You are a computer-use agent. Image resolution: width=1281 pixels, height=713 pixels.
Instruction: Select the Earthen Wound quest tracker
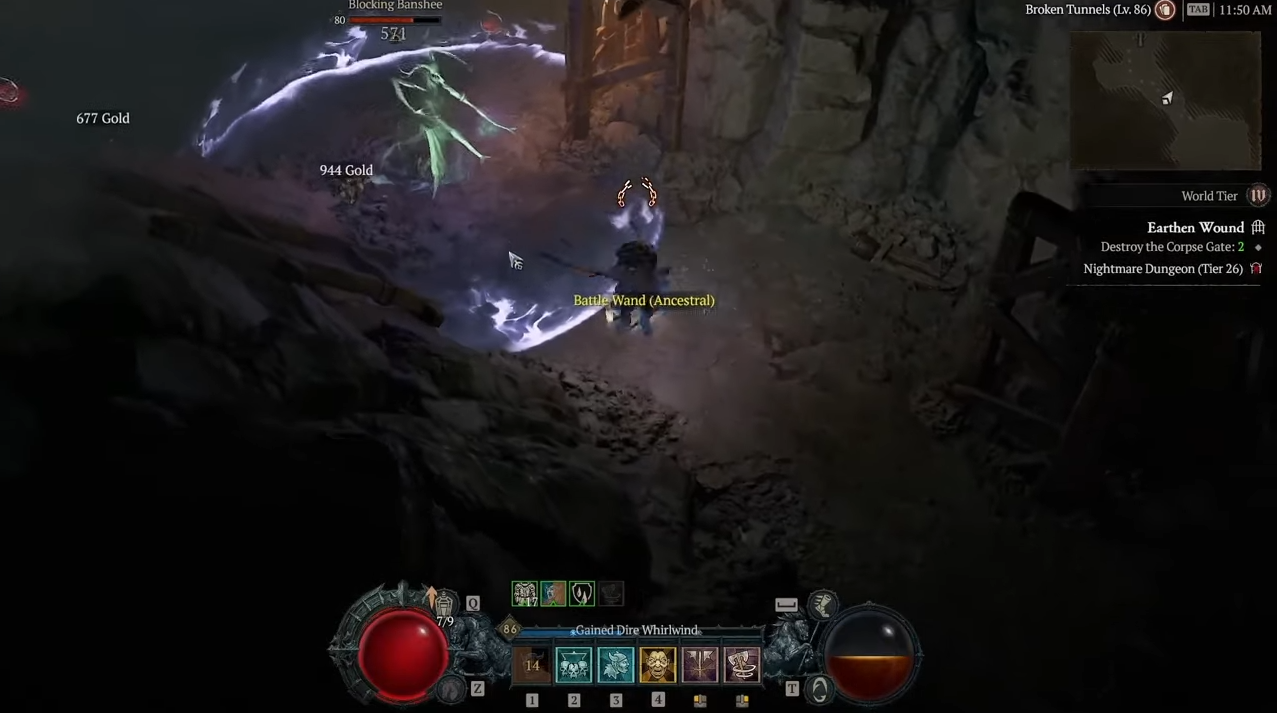[1196, 228]
